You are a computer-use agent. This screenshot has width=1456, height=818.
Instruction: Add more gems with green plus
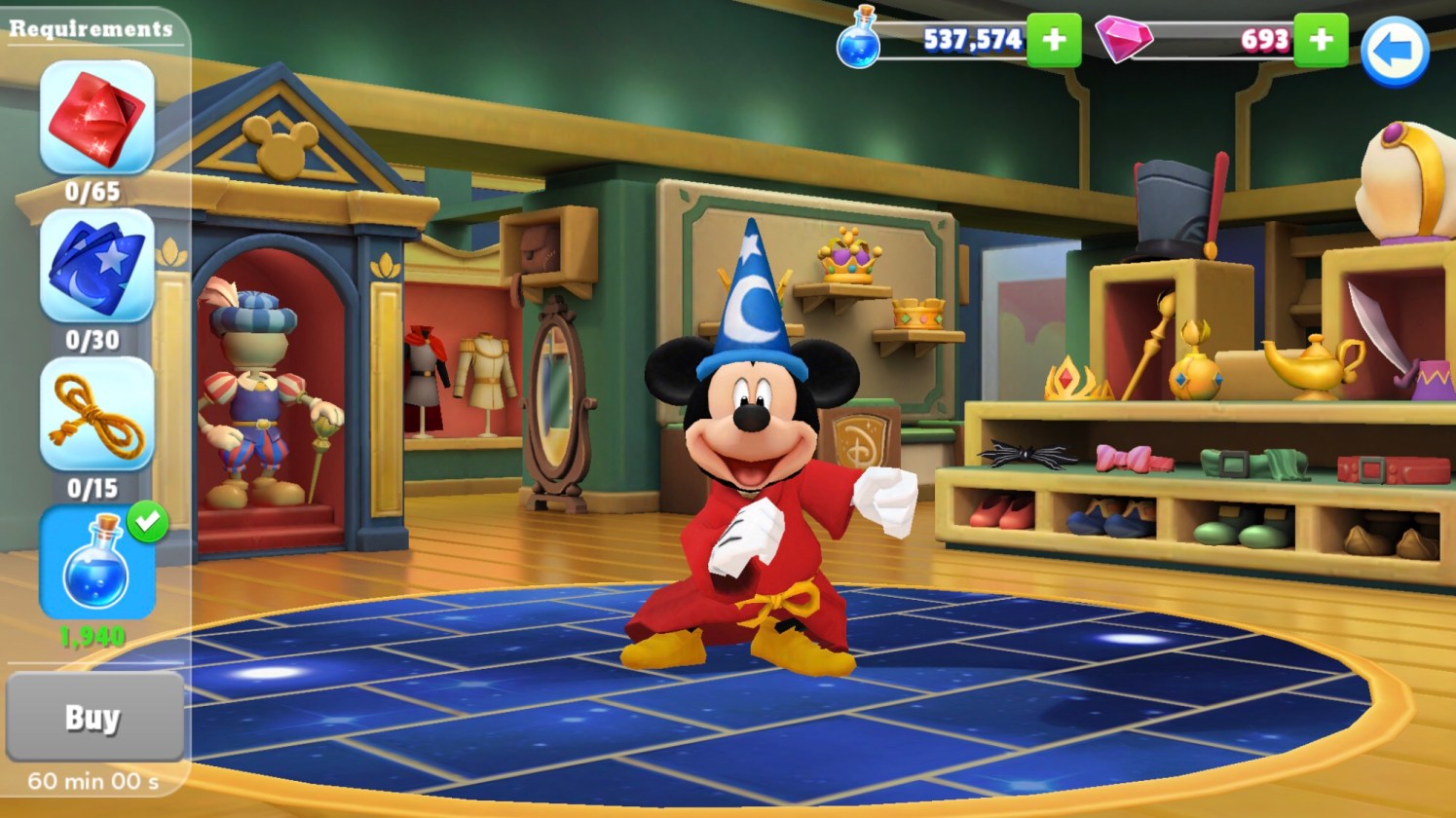click(x=1321, y=40)
